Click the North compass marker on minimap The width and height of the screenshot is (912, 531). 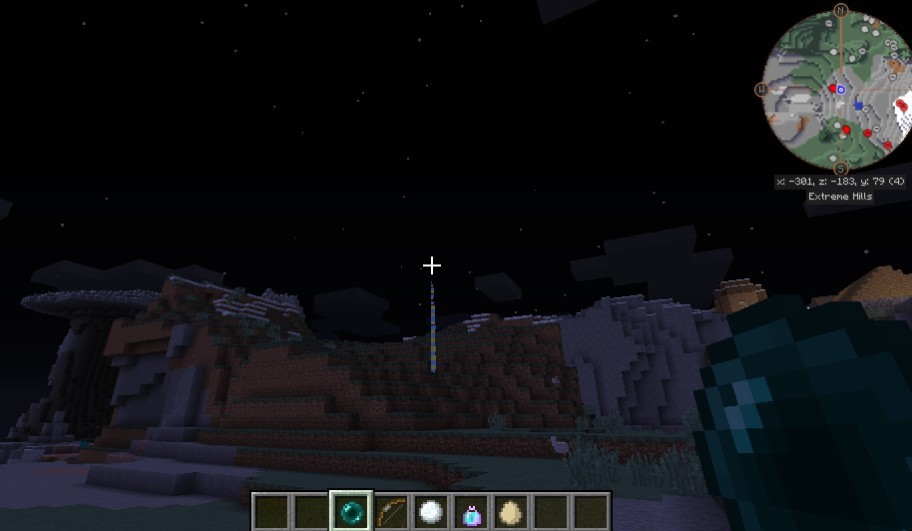[x=841, y=11]
